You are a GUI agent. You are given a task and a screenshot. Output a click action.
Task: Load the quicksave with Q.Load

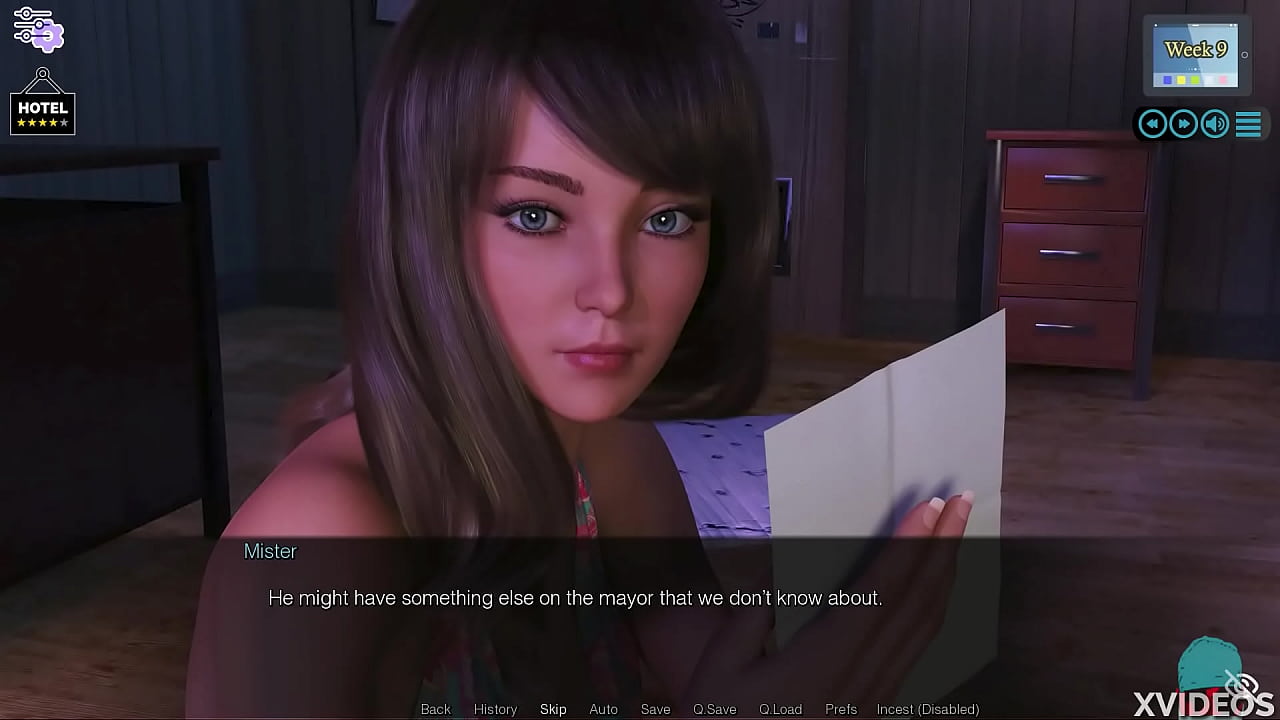[779, 709]
